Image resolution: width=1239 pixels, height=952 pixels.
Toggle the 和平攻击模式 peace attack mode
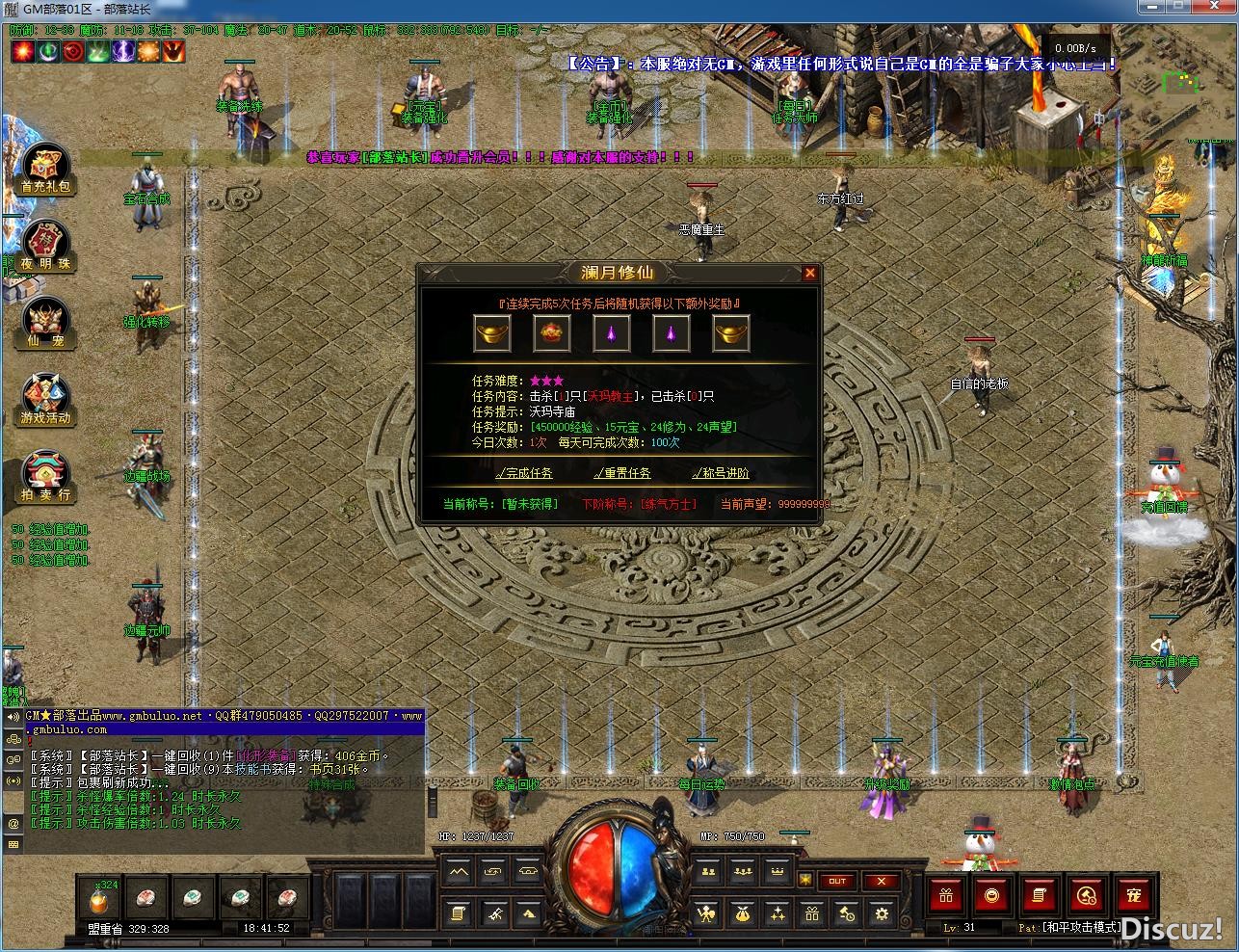point(1069,927)
